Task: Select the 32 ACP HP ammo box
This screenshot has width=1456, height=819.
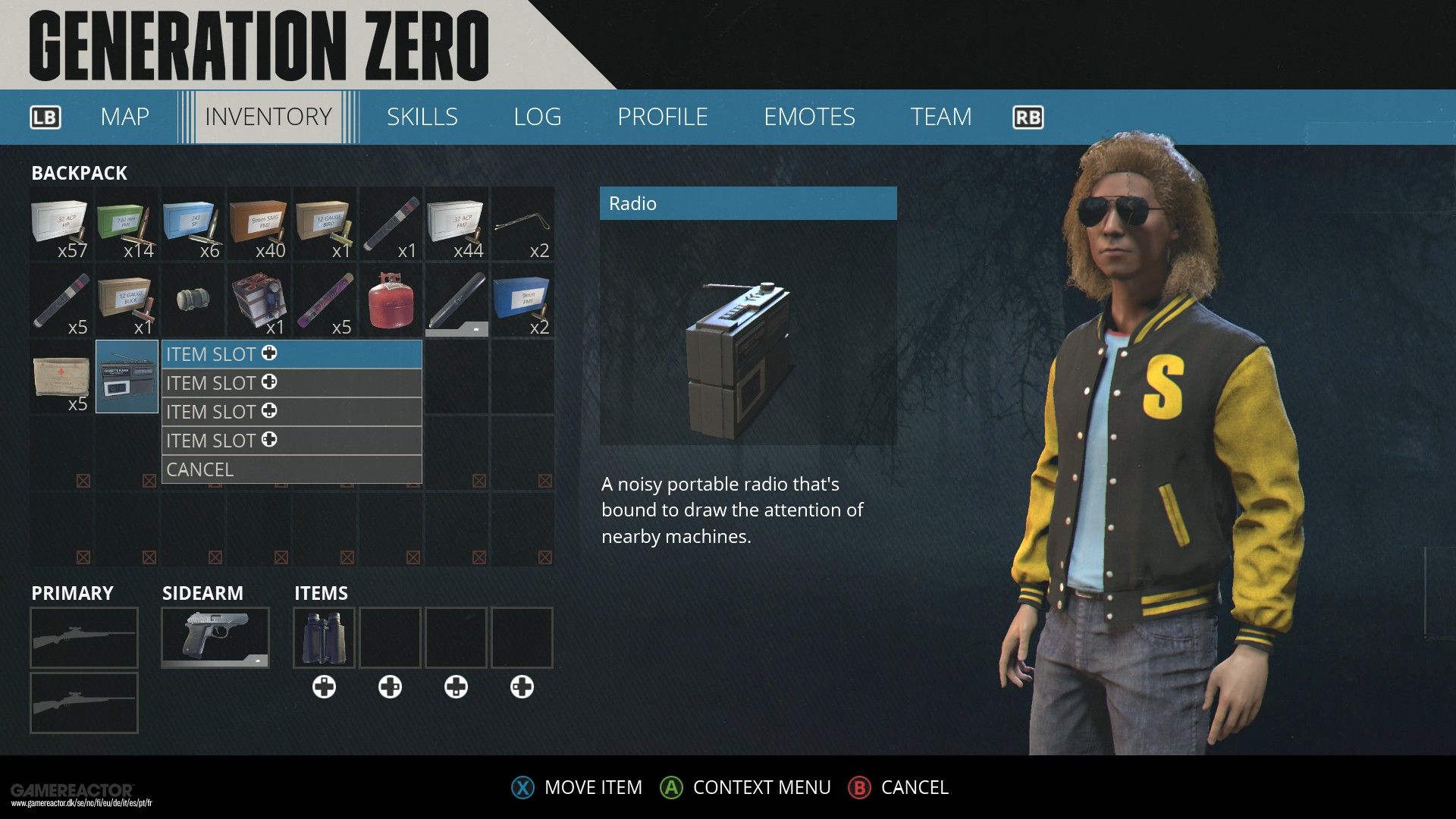Action: [x=61, y=225]
